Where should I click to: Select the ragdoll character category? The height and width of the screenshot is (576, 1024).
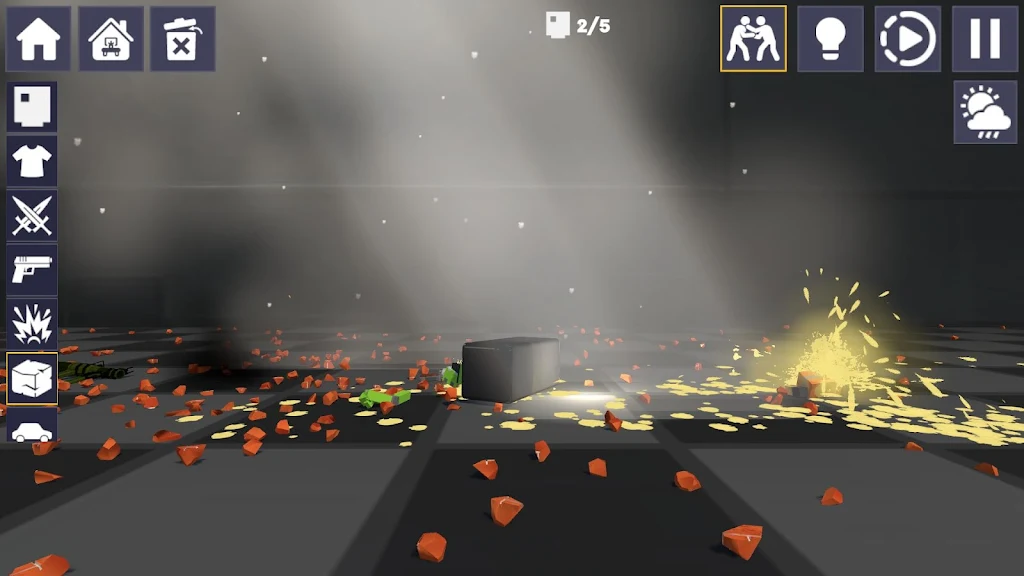32,107
